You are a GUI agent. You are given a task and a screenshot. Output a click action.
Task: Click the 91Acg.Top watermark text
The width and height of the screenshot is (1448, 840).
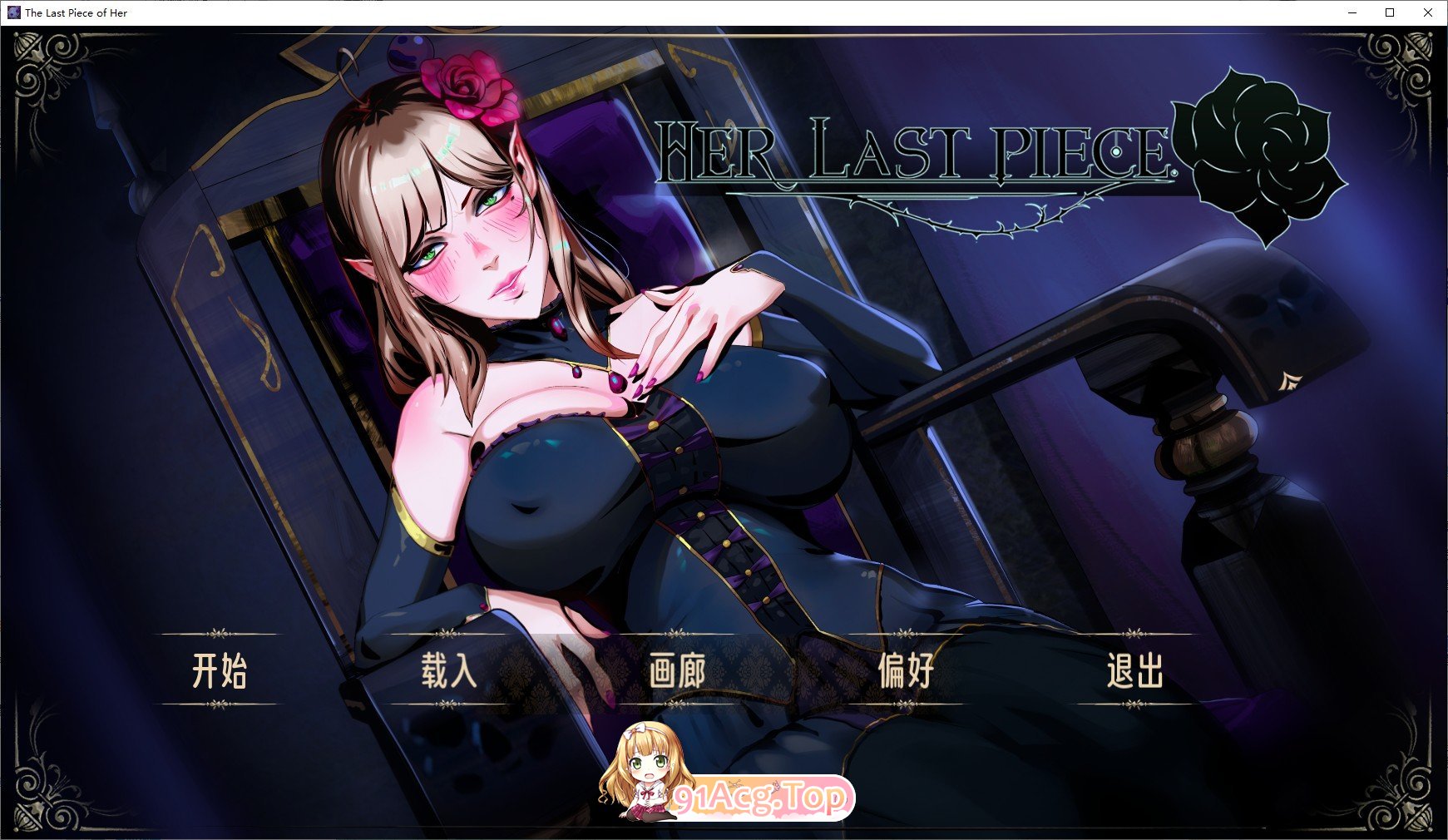pos(757,800)
